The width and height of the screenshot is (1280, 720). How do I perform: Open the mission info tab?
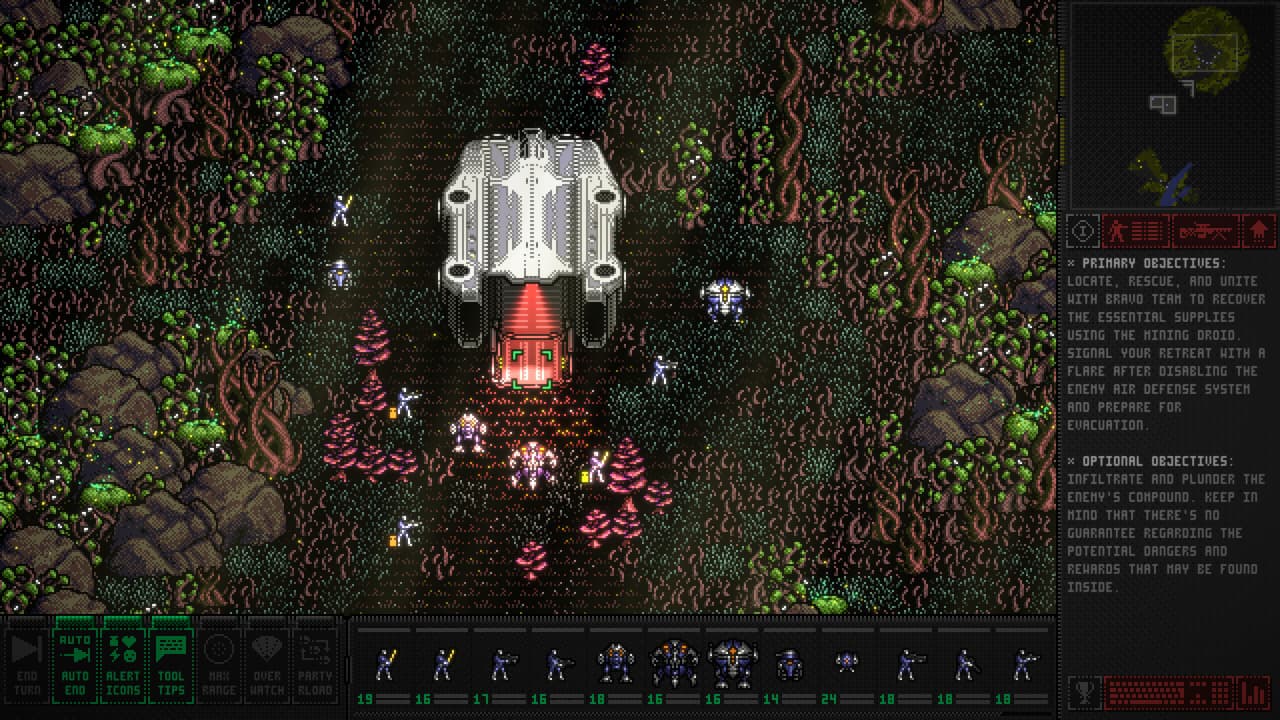(x=1082, y=231)
